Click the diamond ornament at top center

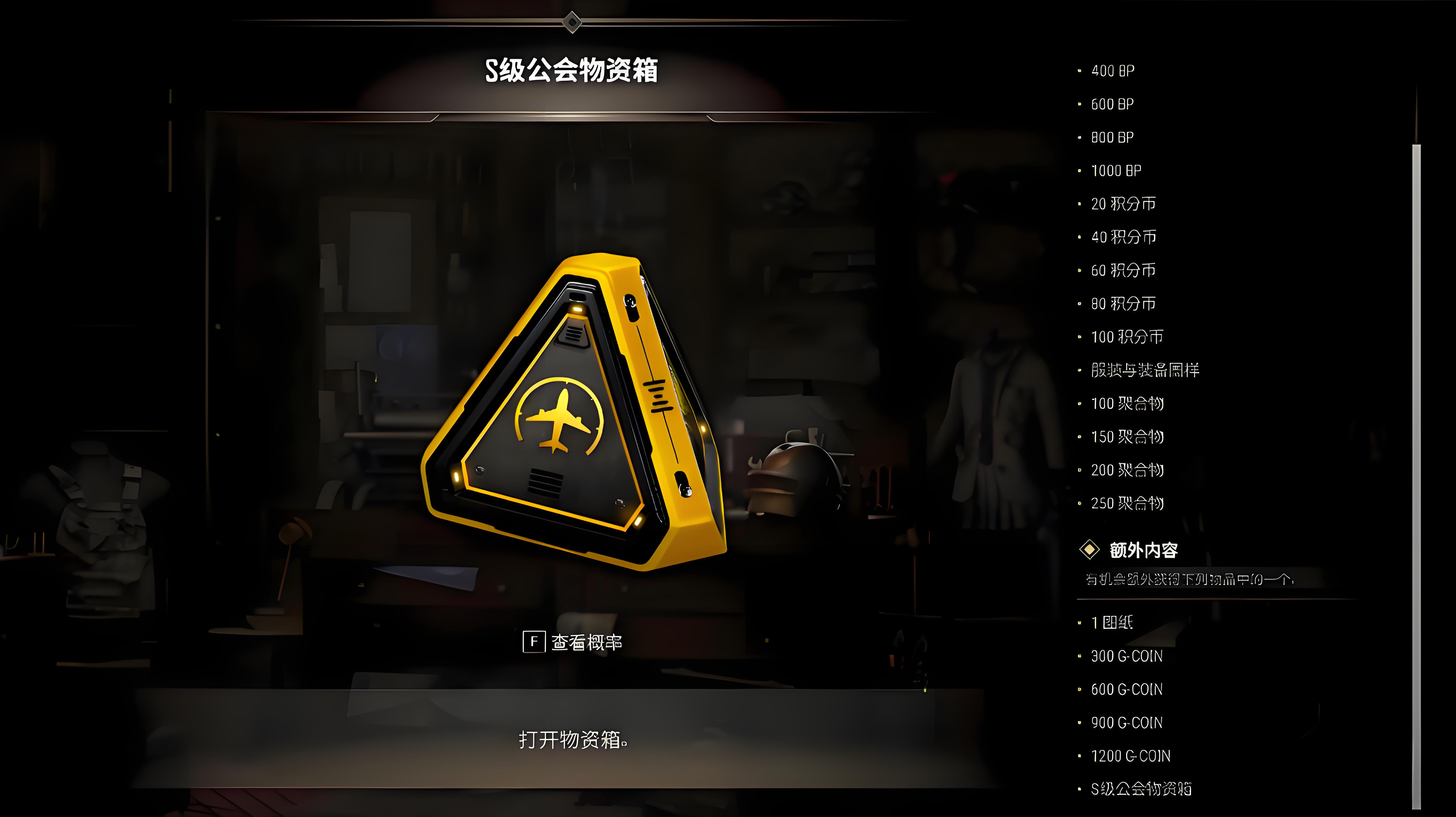tap(573, 23)
